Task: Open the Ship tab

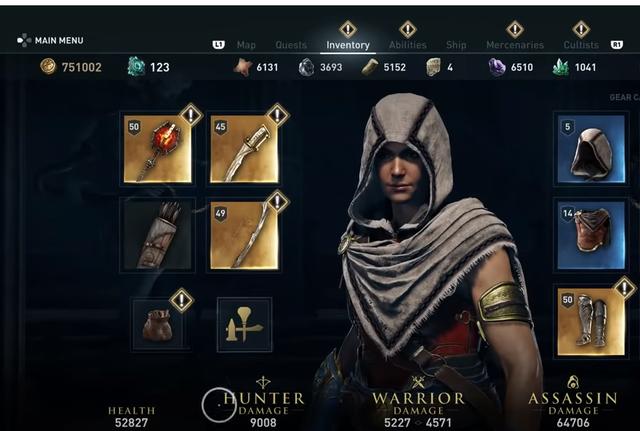Action: coord(456,45)
